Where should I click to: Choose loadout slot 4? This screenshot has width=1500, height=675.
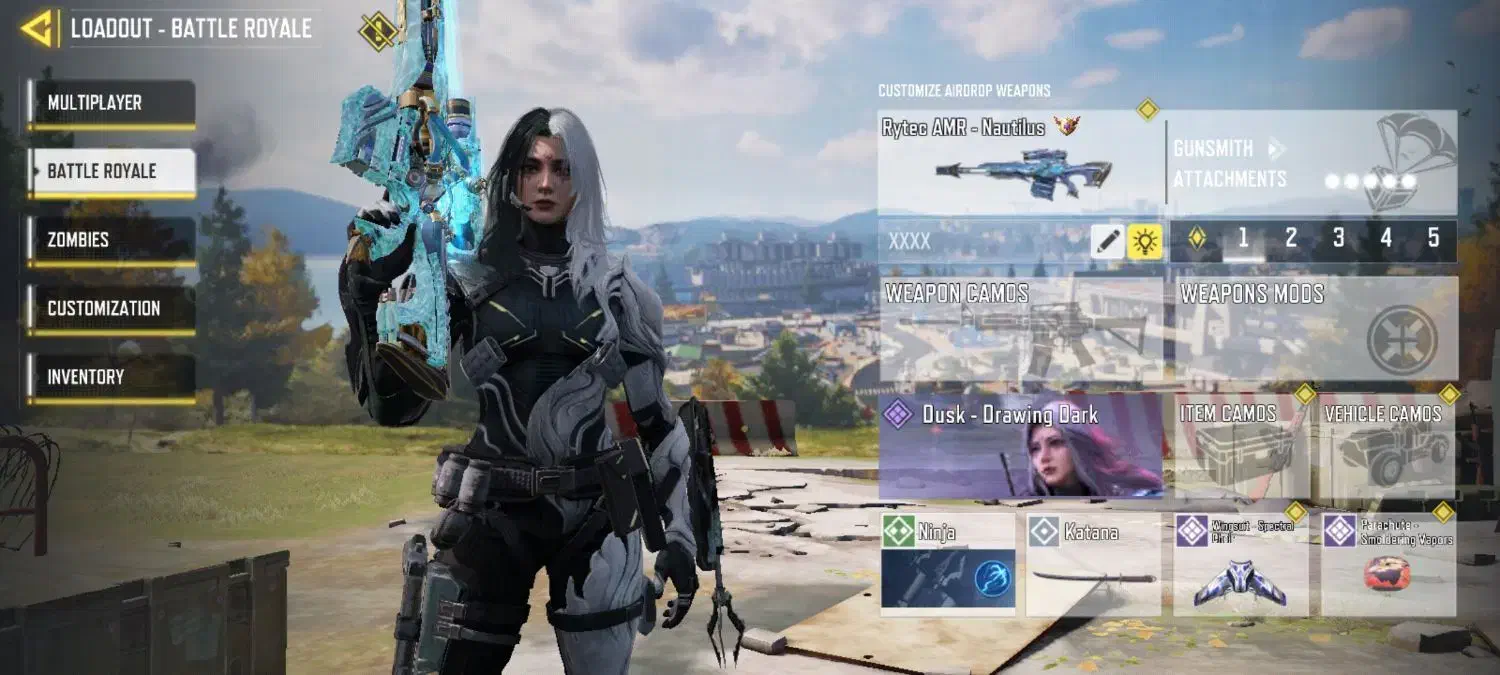pyautogui.click(x=1386, y=238)
